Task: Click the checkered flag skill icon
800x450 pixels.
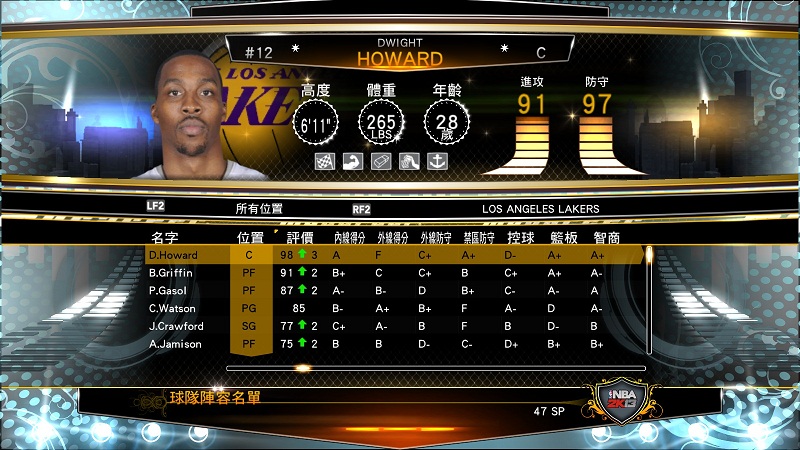Action: (x=324, y=160)
